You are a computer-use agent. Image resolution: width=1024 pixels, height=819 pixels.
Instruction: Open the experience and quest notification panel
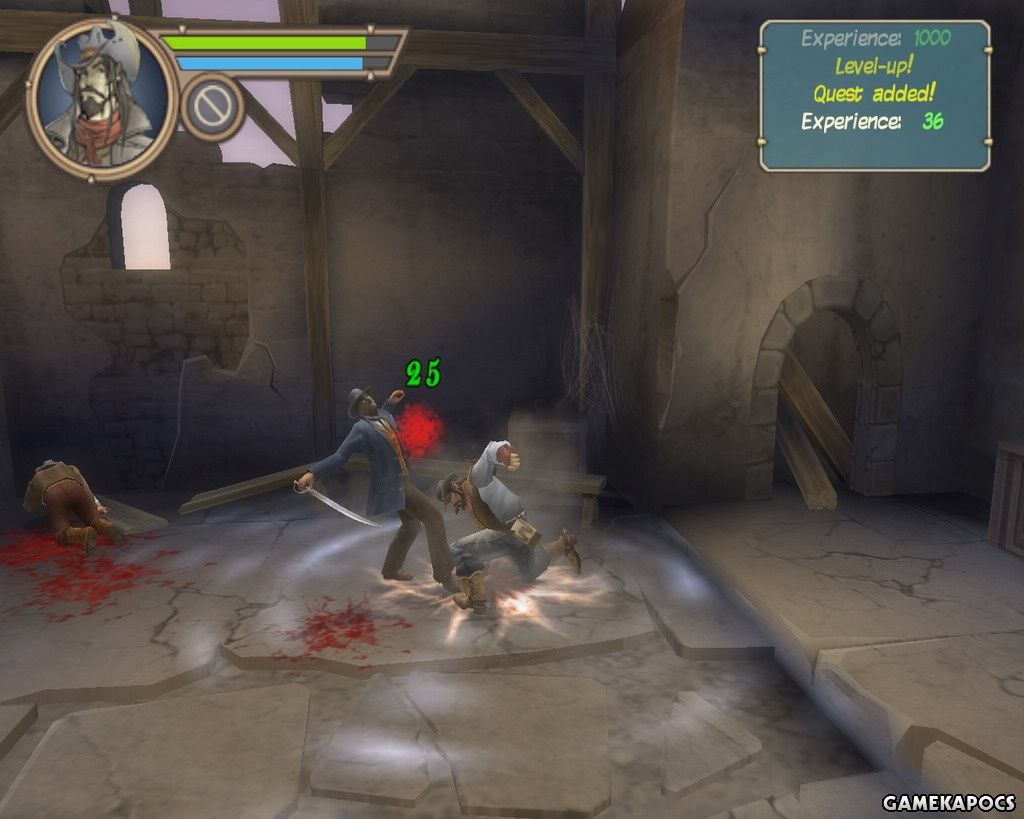pyautogui.click(x=874, y=96)
